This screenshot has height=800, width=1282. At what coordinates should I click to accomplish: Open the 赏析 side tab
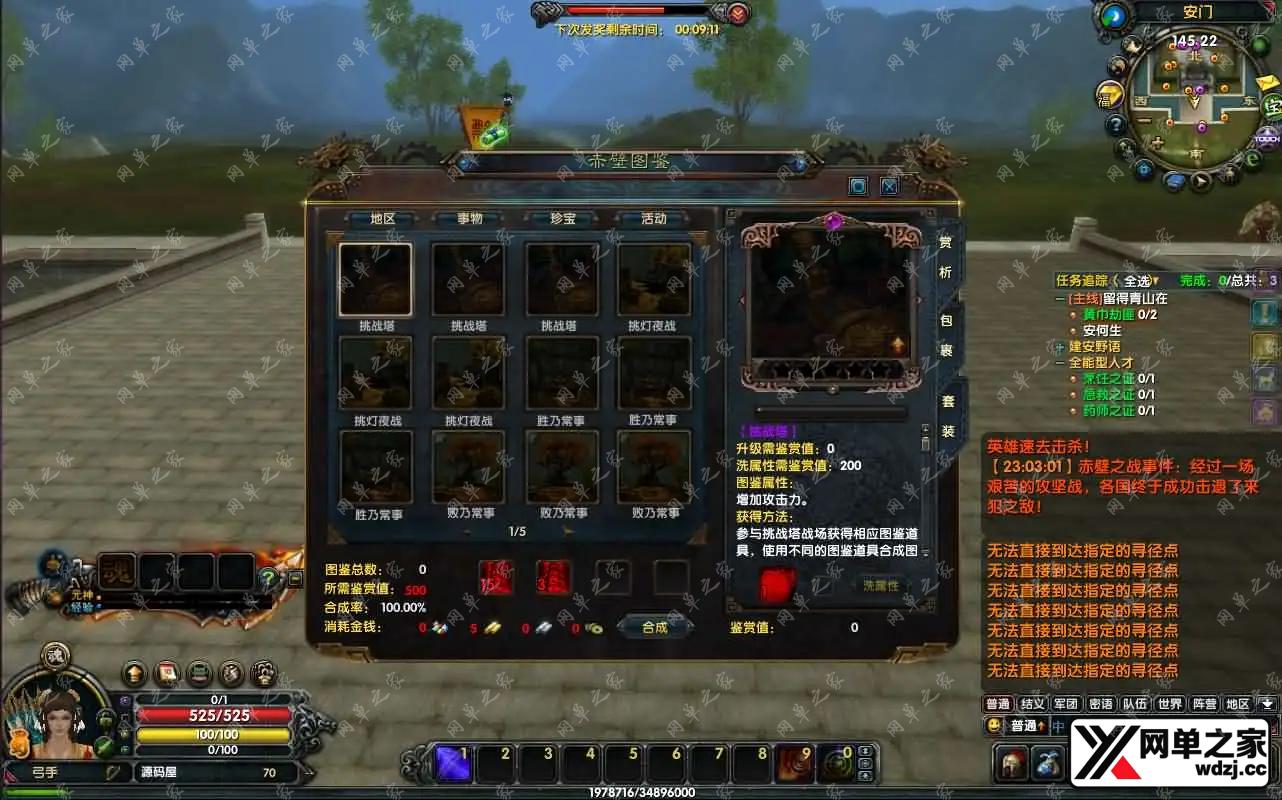pos(946,257)
